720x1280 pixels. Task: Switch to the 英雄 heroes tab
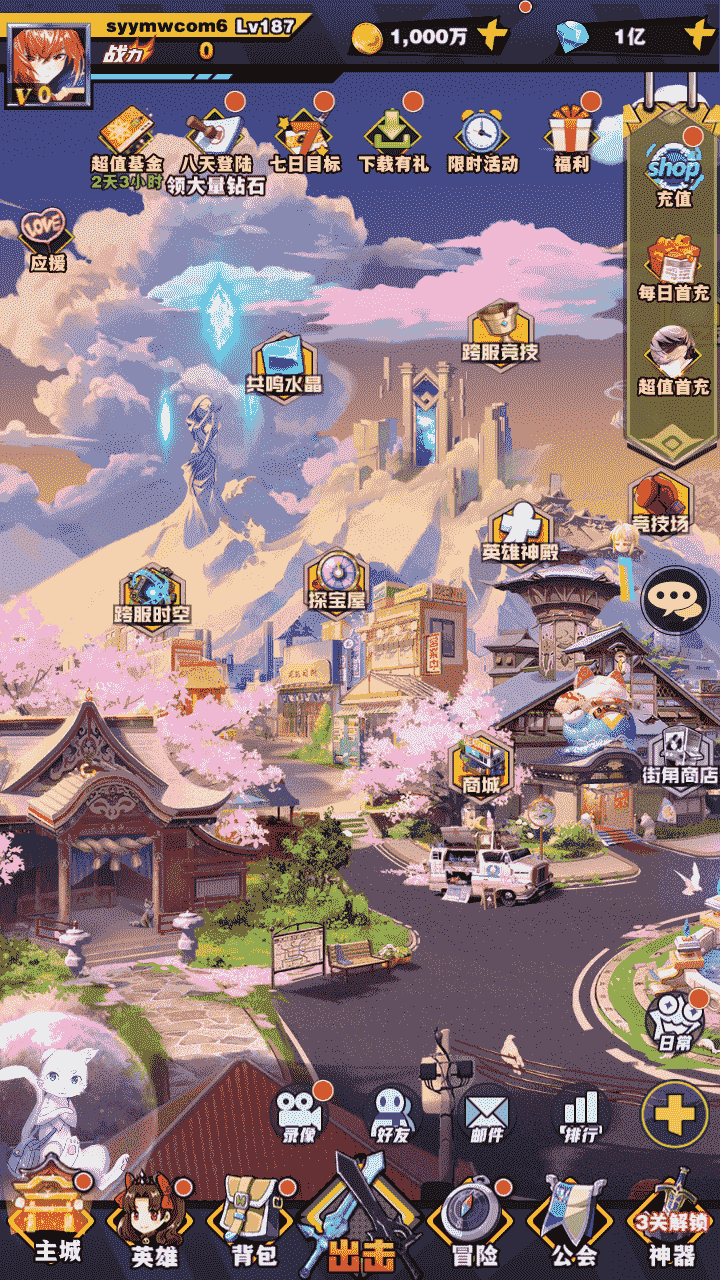[155, 1225]
